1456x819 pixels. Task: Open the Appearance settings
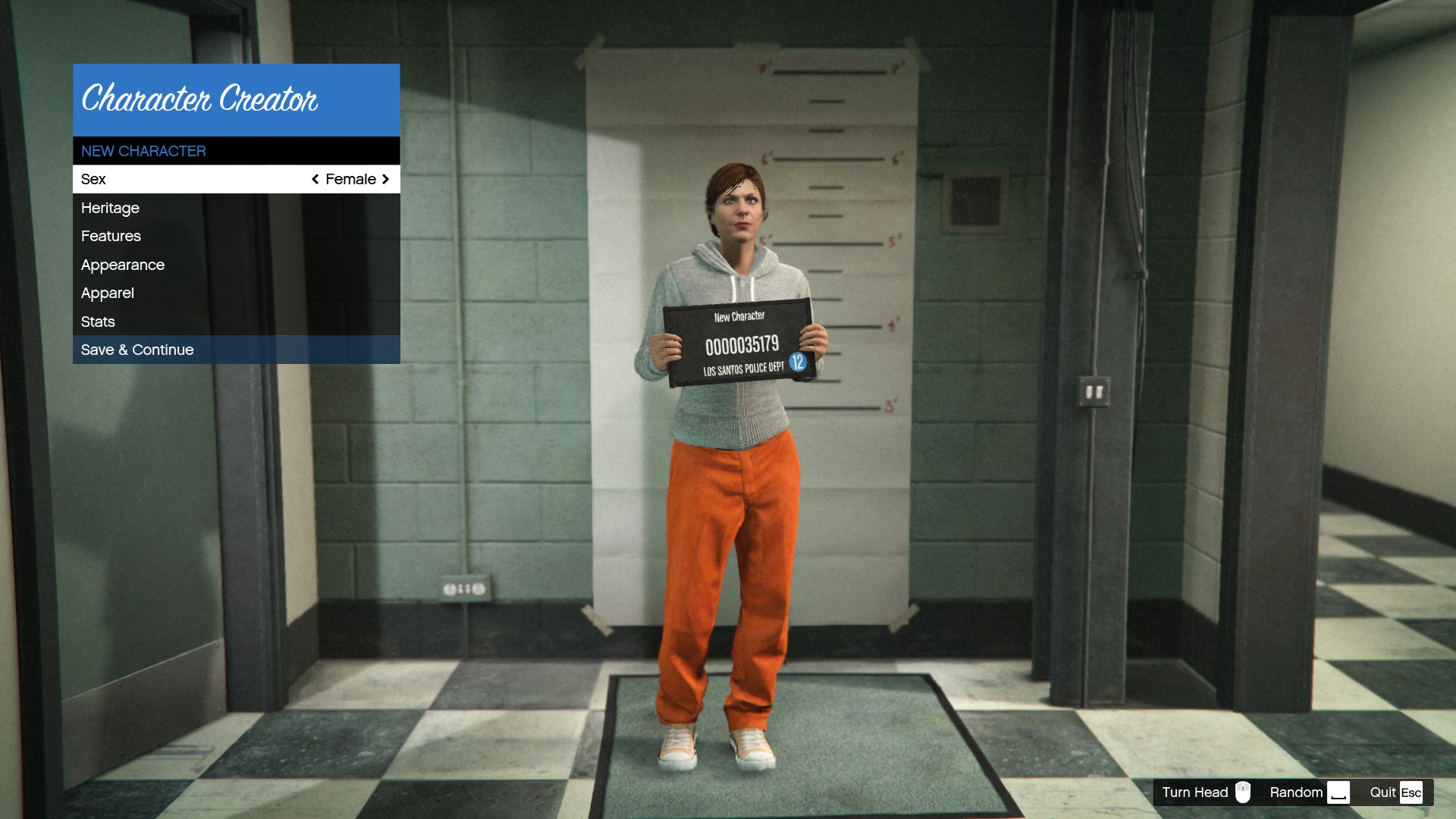pyautogui.click(x=123, y=265)
